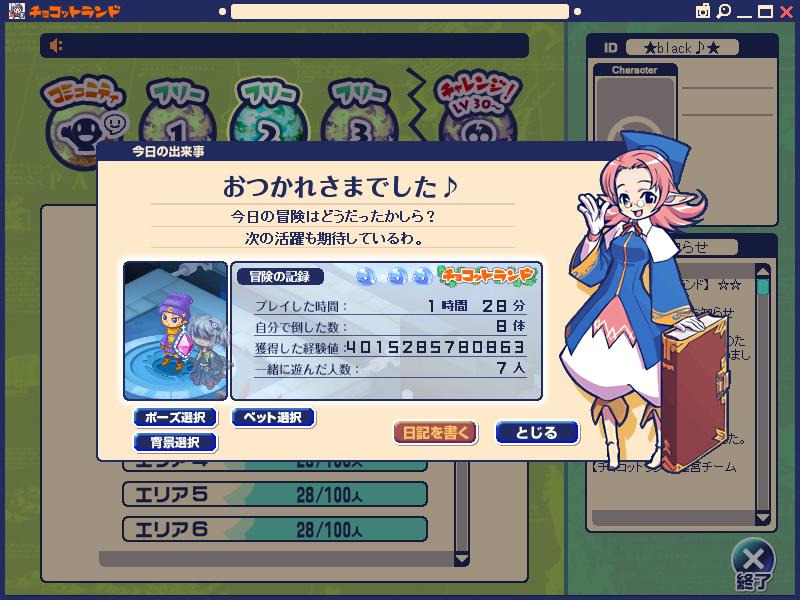Click the screenshot camera icon in title bar
800x600 pixels.
click(x=703, y=11)
